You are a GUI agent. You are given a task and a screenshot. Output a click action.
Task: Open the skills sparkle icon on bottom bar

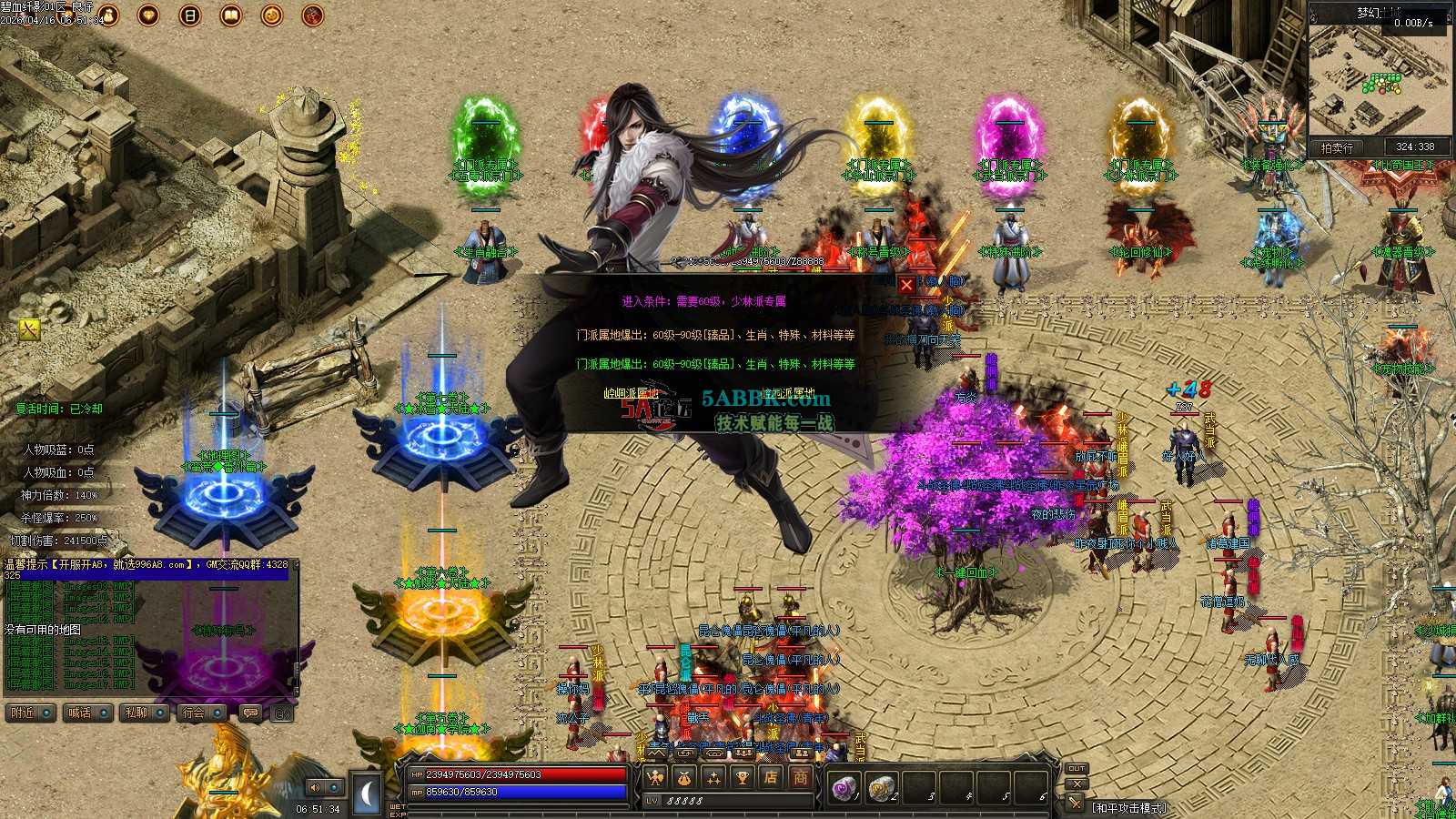pyautogui.click(x=713, y=777)
